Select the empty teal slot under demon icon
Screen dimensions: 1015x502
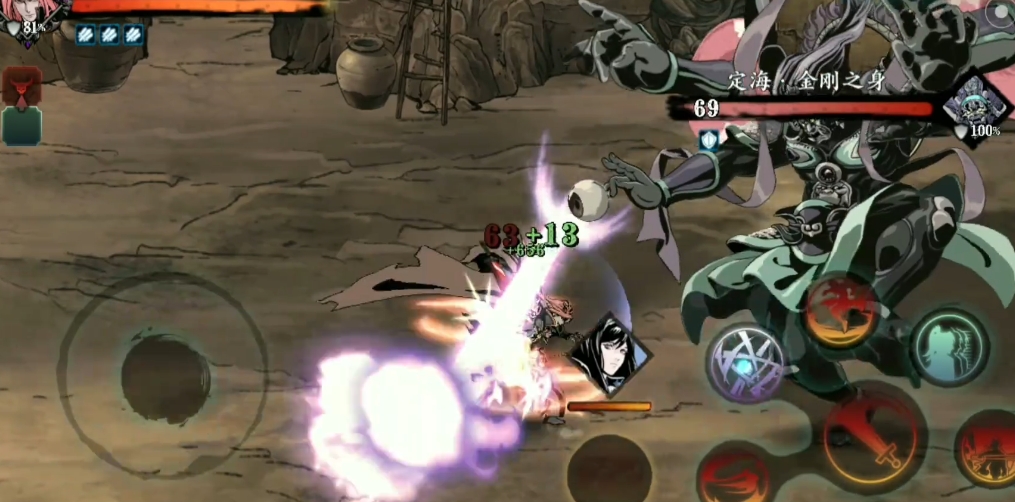click(x=21, y=126)
